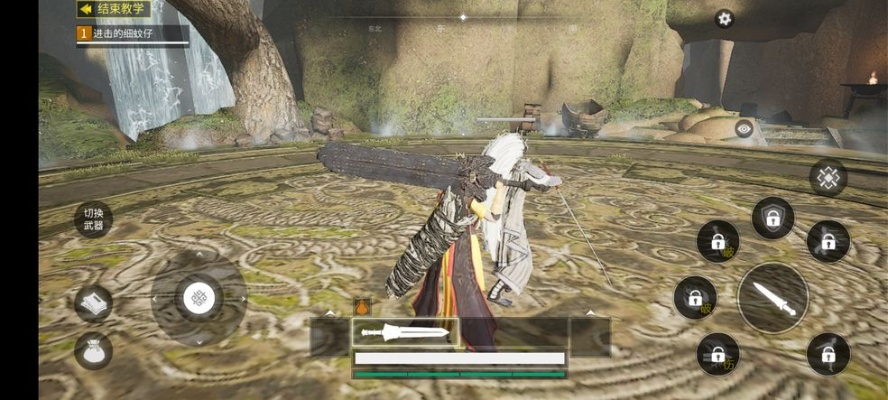Open the book journal icon
888x400 pixels.
tap(93, 303)
